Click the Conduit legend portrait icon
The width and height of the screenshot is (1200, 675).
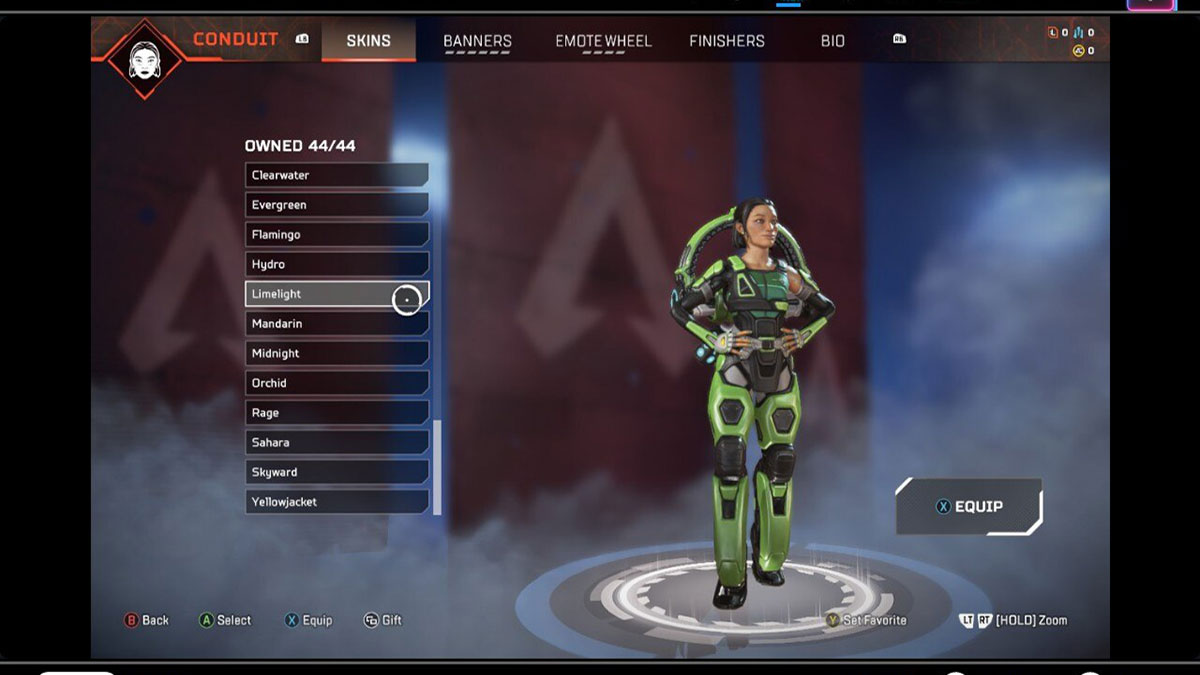(x=144, y=58)
